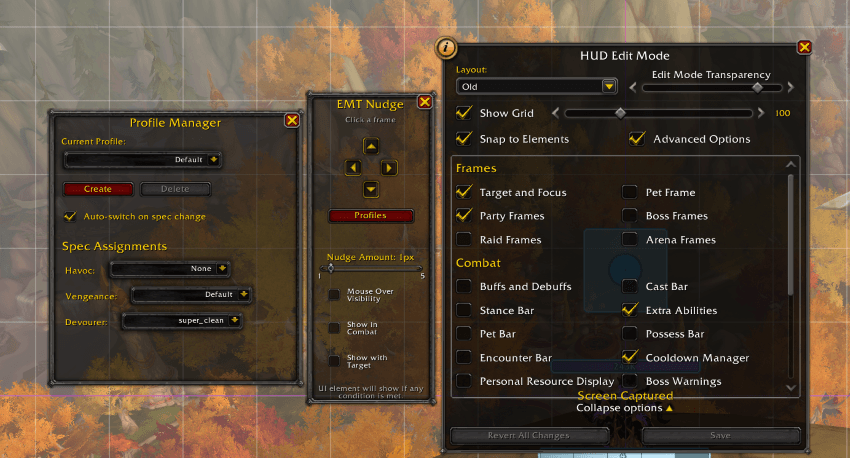This screenshot has width=850, height=458.
Task: Collapse the options list
Action: coord(625,408)
